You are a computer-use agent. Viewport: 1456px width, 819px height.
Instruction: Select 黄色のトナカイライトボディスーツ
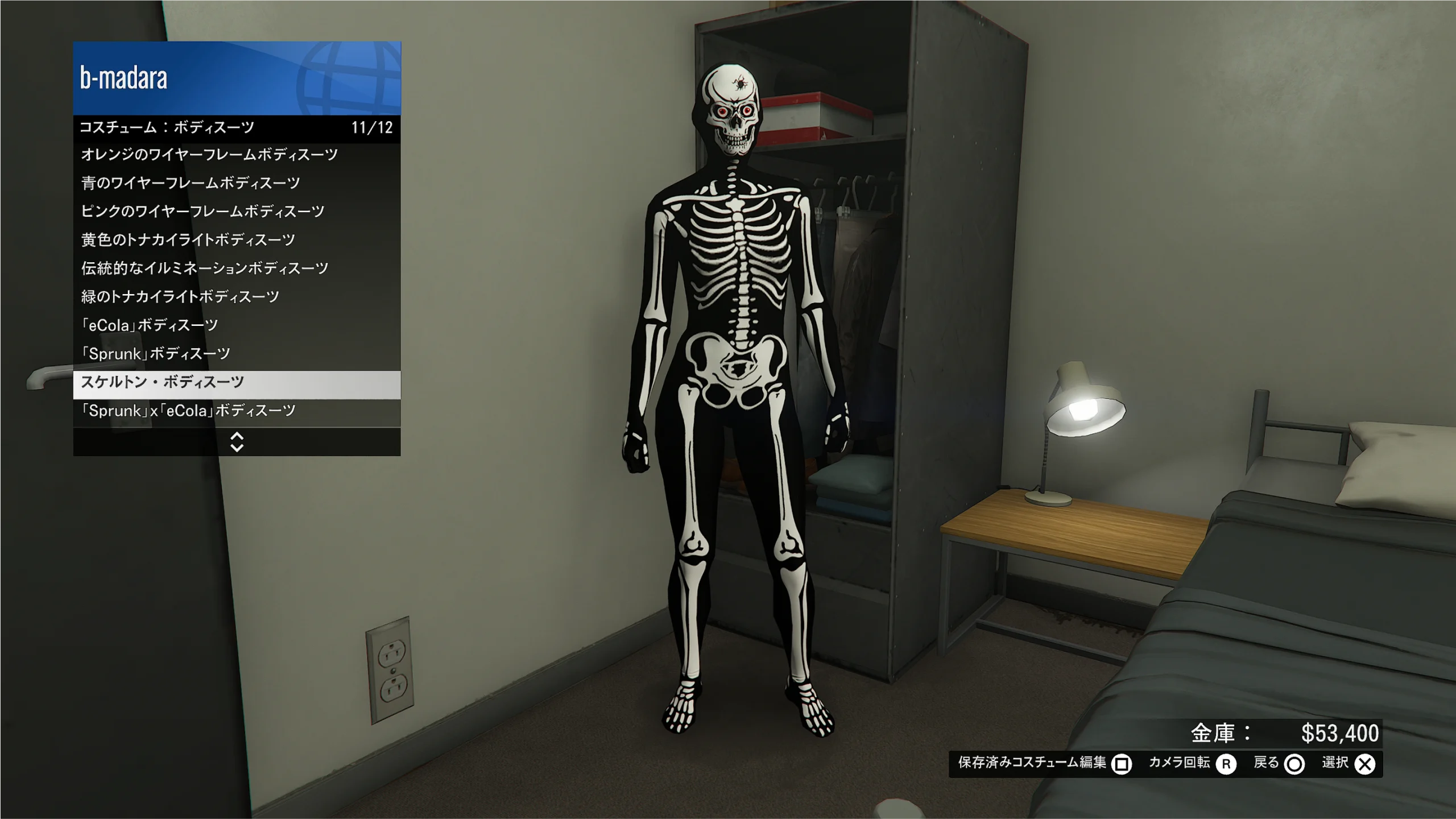tap(236, 240)
